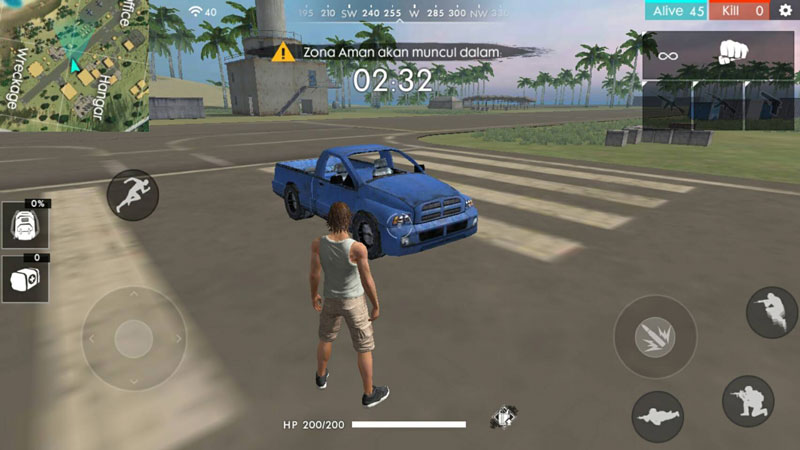Screen dimensions: 800x450
Task: Open the backpack inventory slot
Action: click(x=25, y=228)
